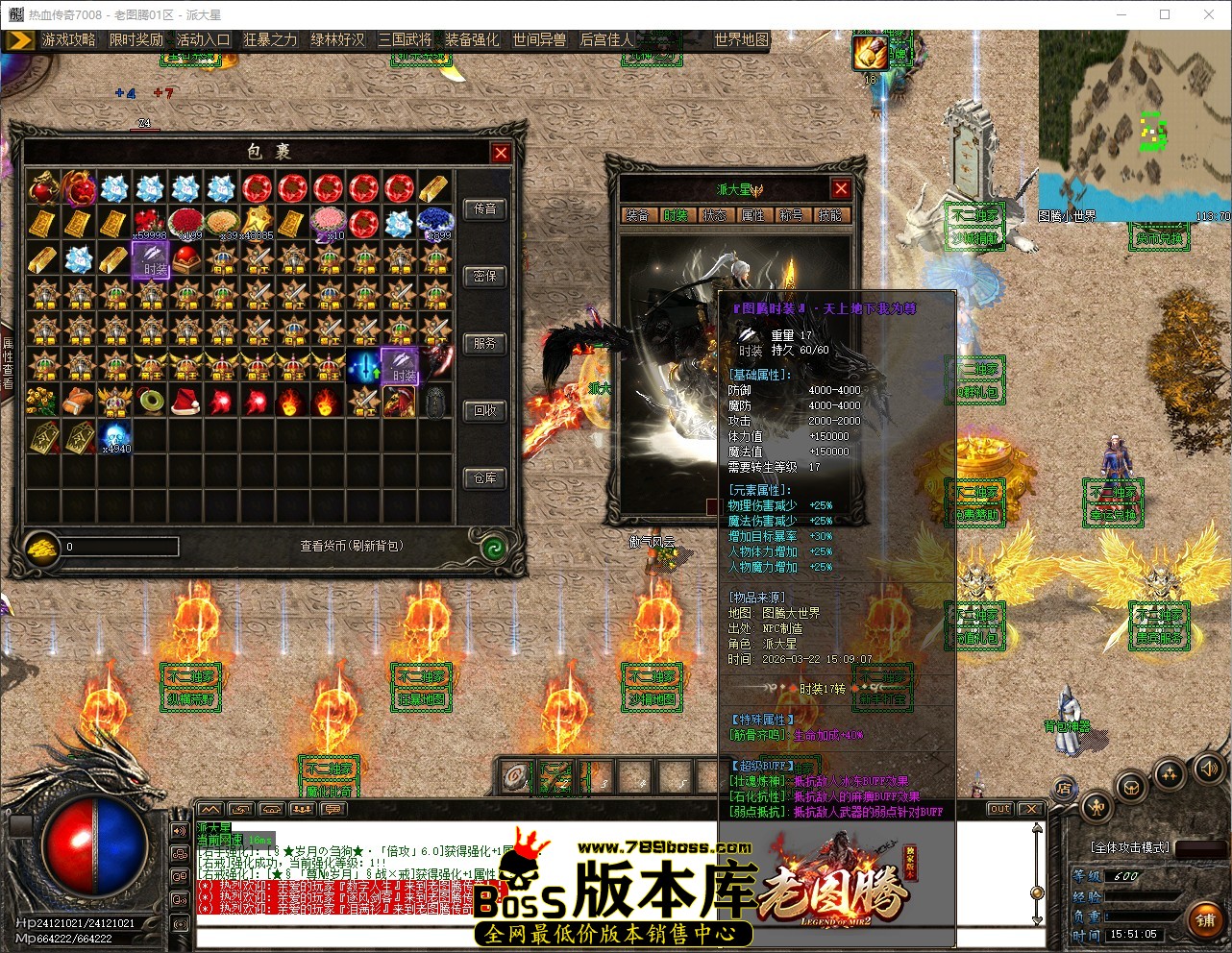Open the 店 shop icon at bottom right
1232x953 pixels.
[1065, 788]
